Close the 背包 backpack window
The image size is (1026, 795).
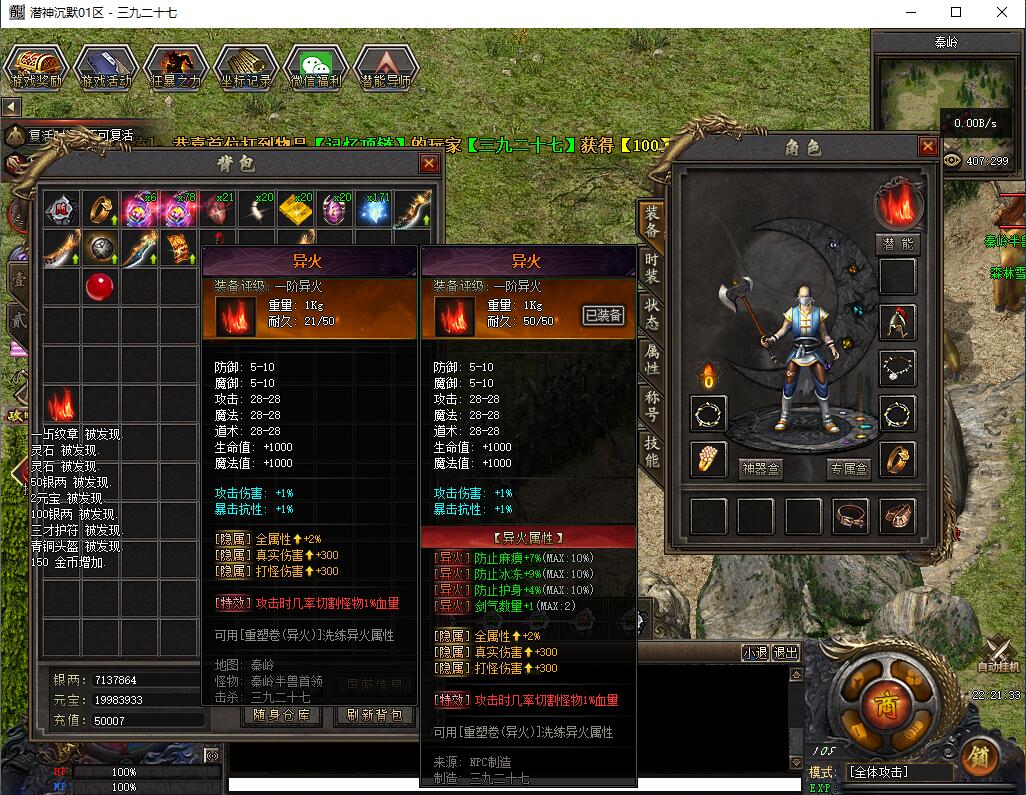[x=429, y=164]
